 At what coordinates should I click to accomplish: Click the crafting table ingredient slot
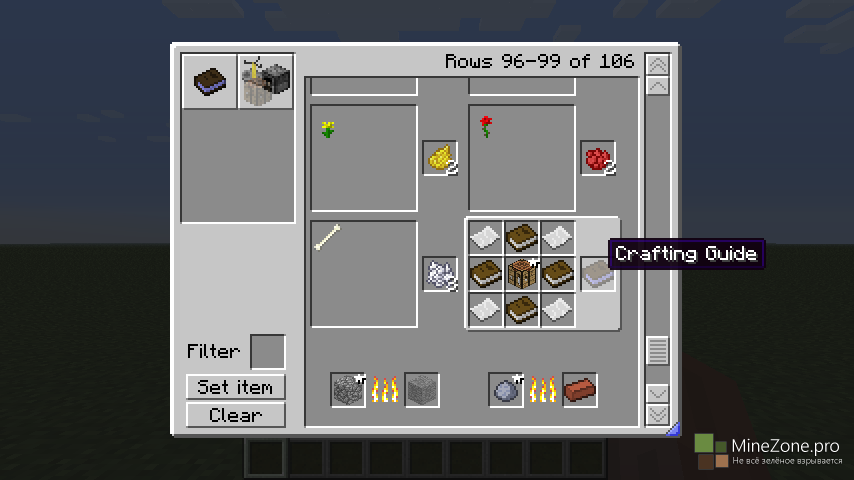[x=522, y=273]
